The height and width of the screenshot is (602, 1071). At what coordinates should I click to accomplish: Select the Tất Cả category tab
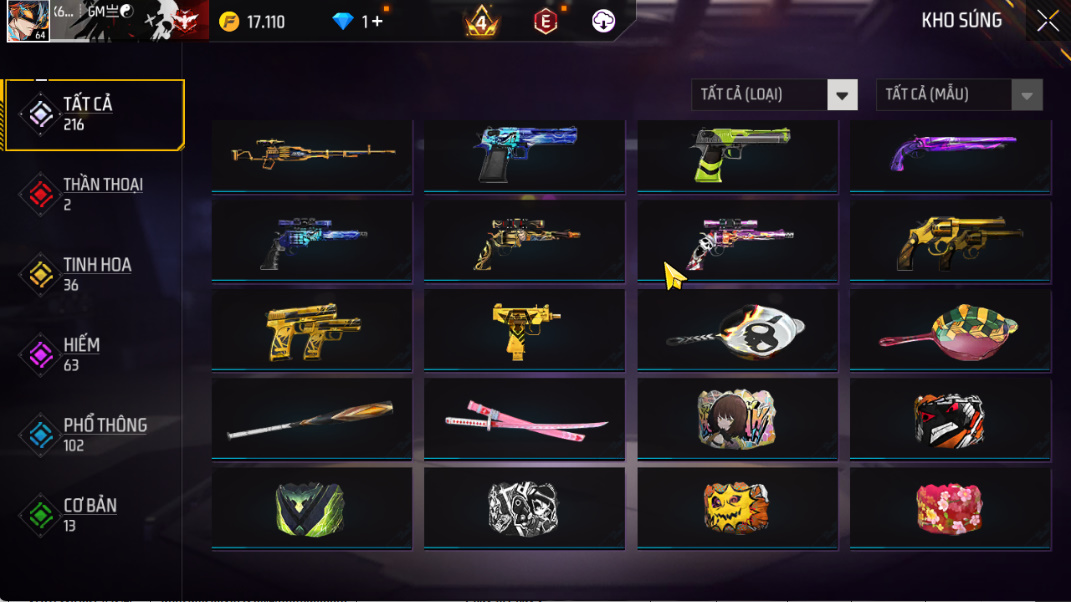point(94,114)
